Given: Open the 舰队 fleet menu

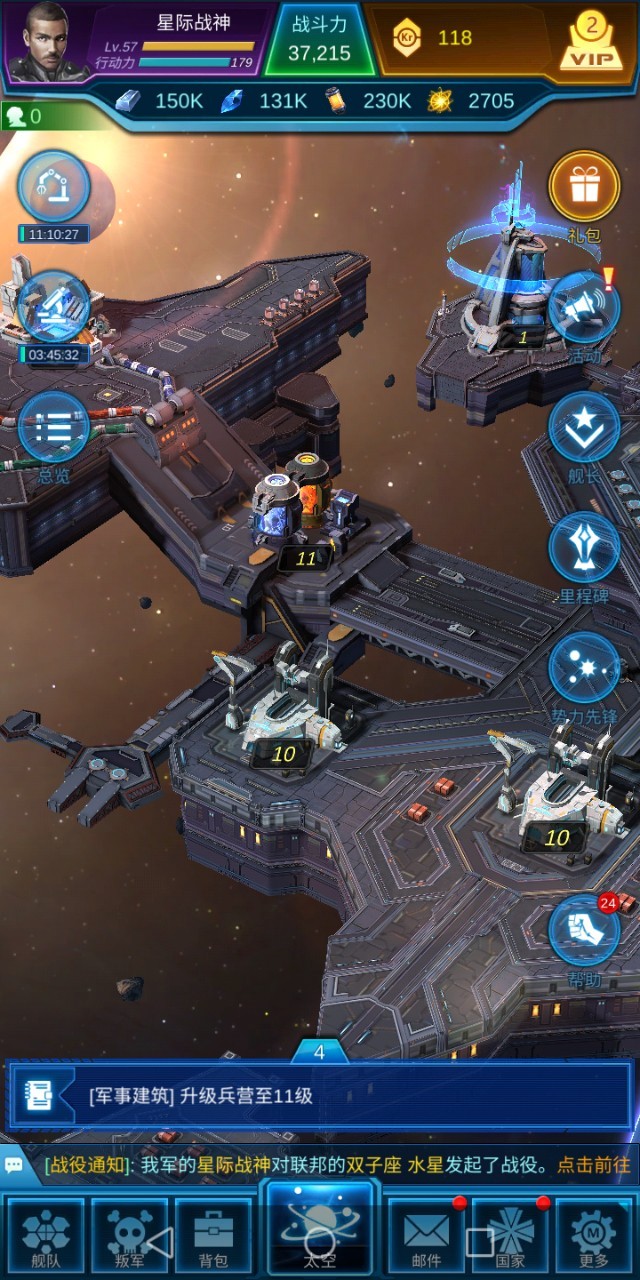Looking at the screenshot, I should (46, 1236).
